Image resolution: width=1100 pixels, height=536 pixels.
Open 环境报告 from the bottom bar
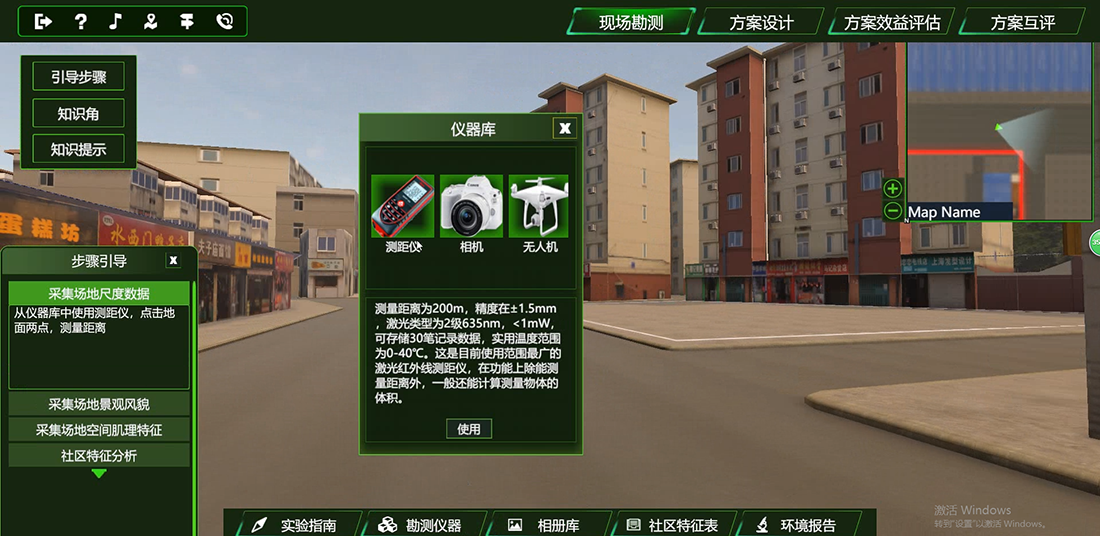(807, 525)
